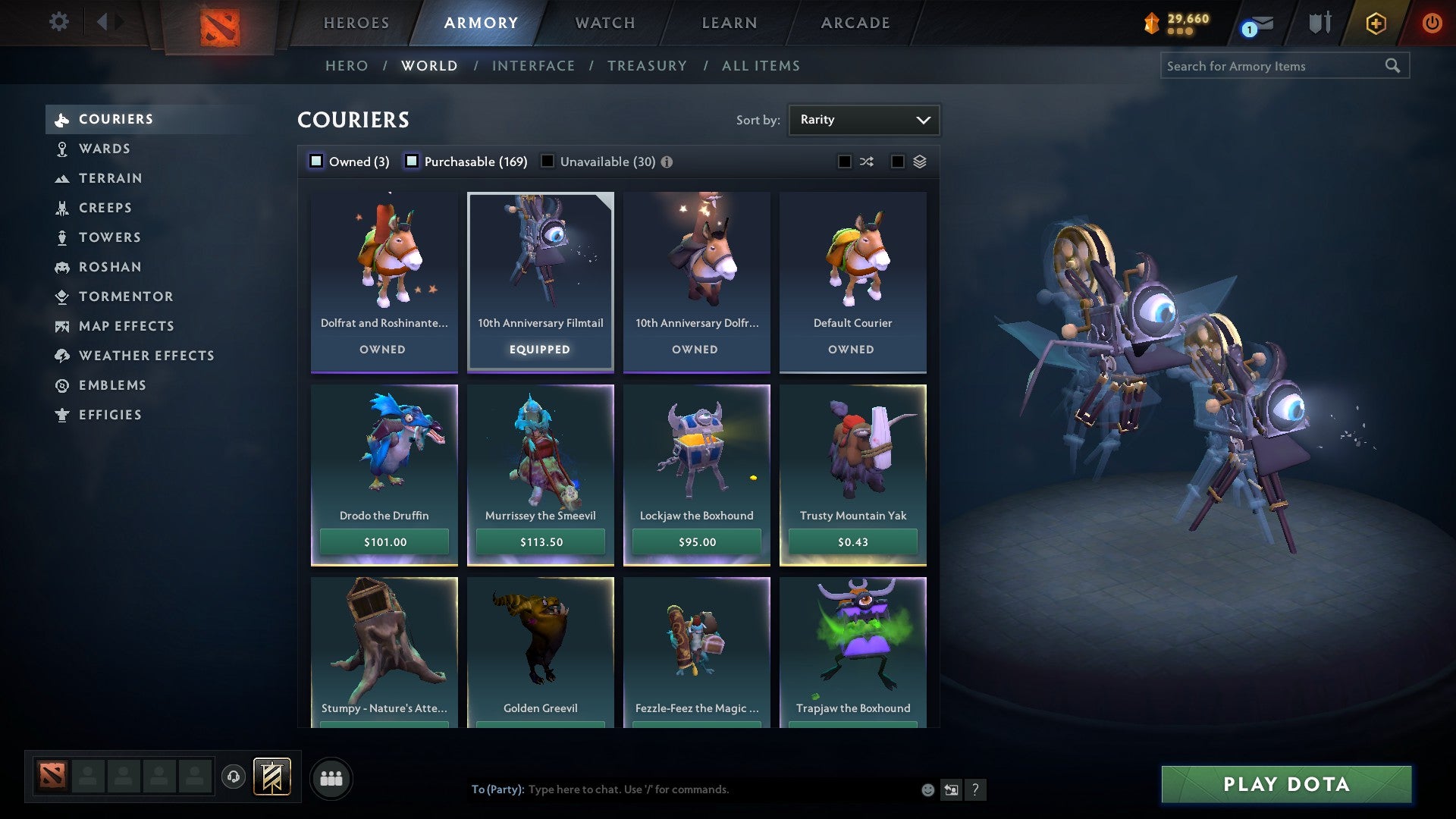Open the Sort by Rarity dropdown
Screen dimensions: 1456x819
coord(863,119)
